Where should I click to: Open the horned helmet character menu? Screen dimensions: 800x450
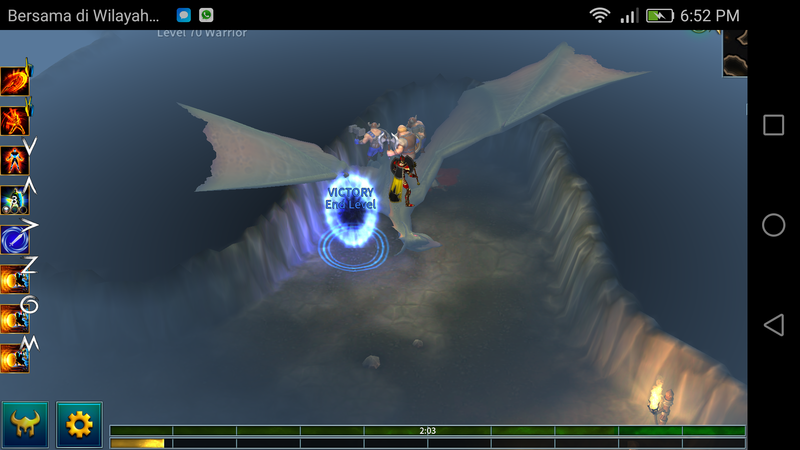25,425
